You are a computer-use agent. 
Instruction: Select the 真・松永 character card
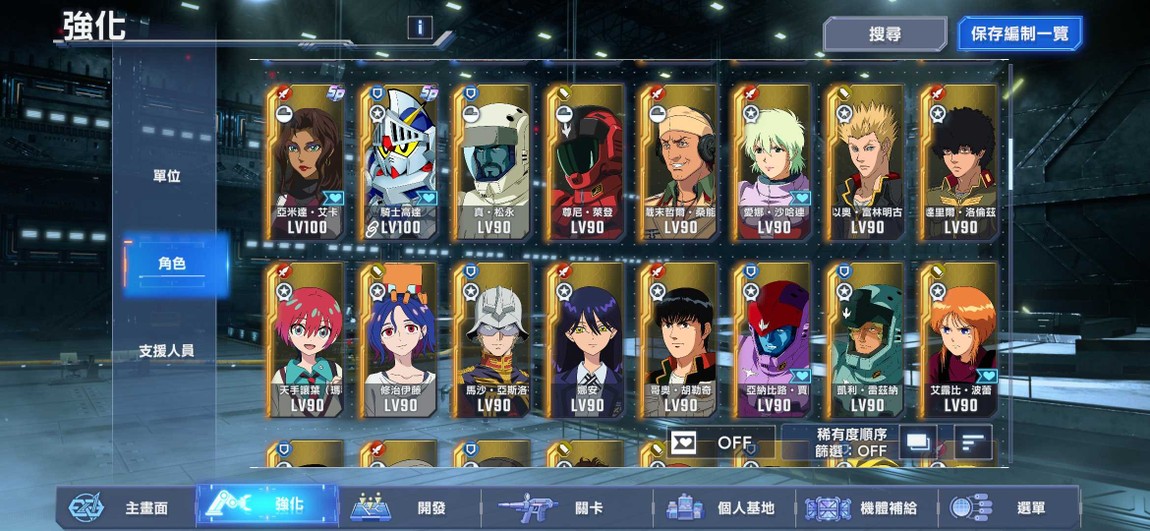(x=494, y=162)
